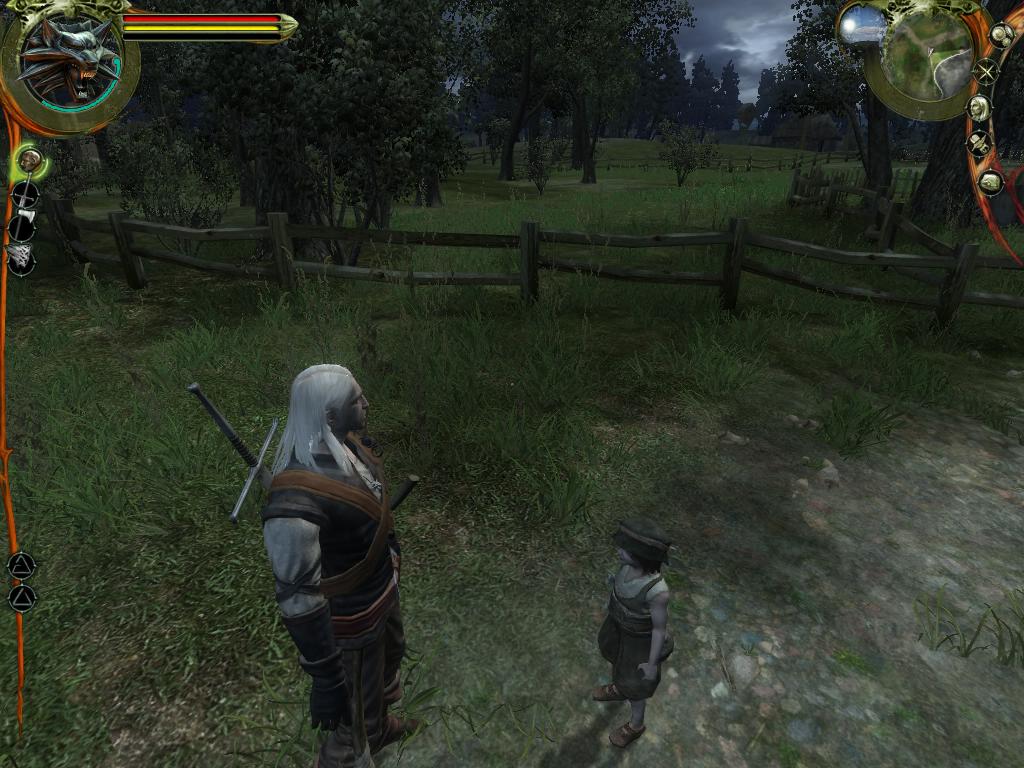
Task: Cast the triangle sign with inner hook
Action: (21, 566)
